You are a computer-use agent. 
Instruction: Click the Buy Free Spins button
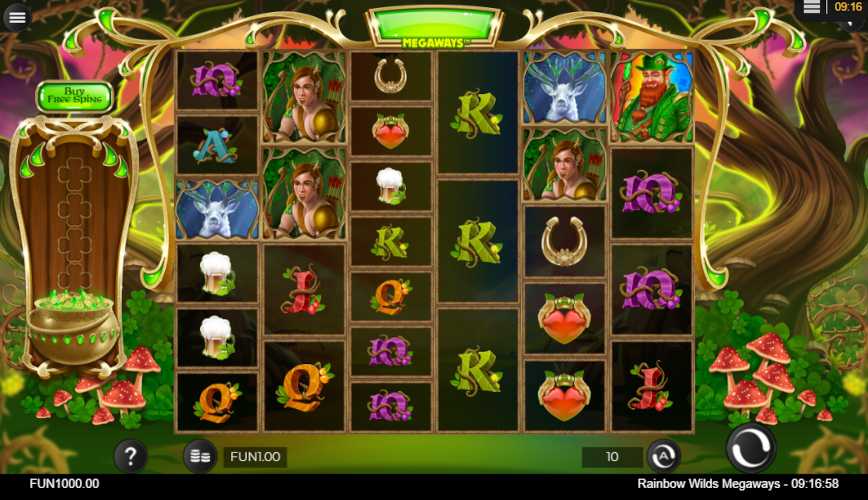pos(75,96)
